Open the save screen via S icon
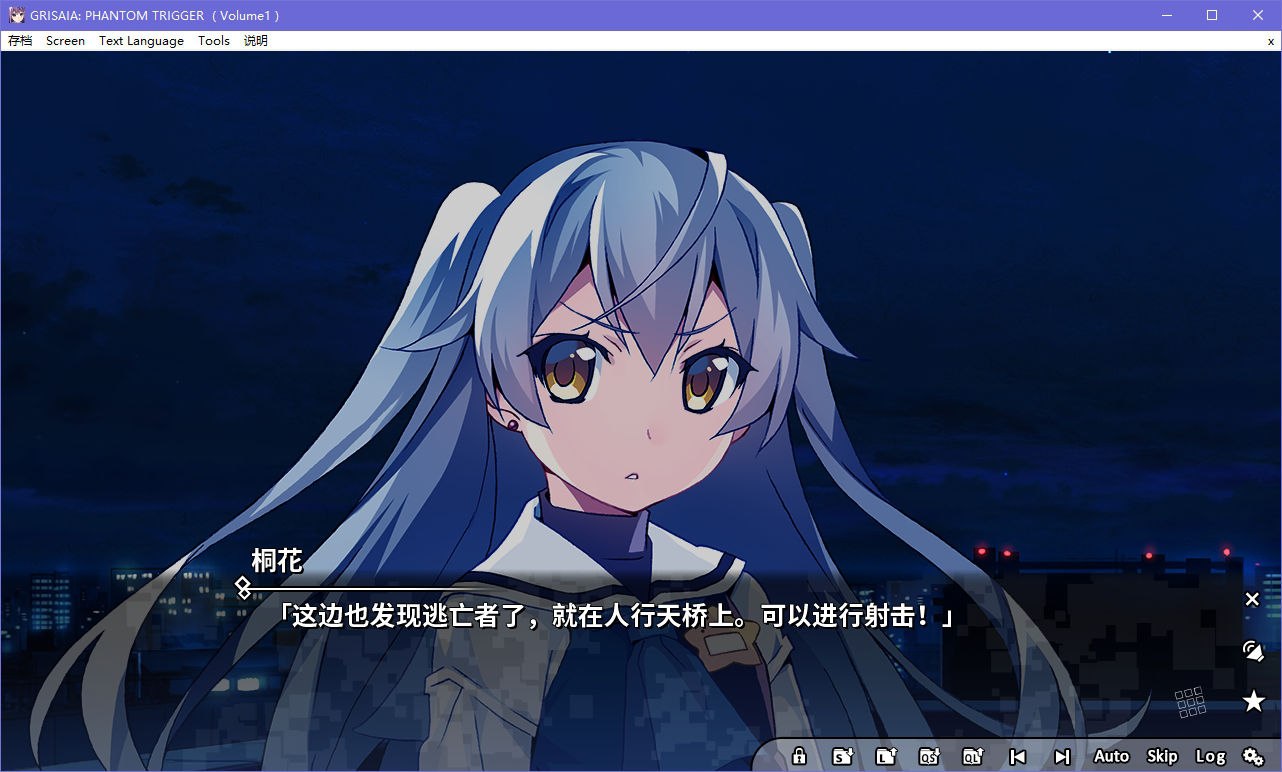 pyautogui.click(x=843, y=757)
